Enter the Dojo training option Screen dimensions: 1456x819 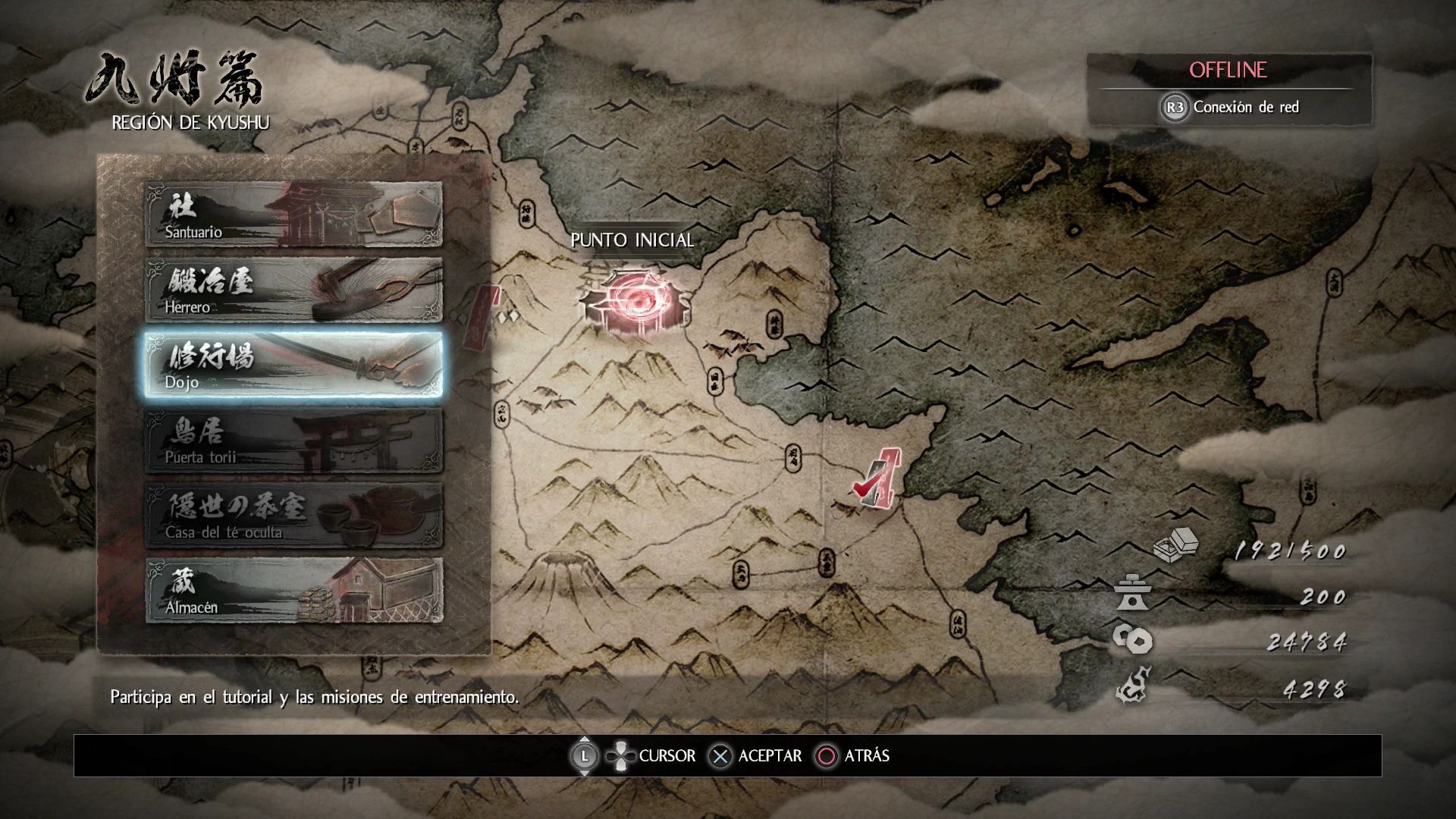tap(293, 365)
